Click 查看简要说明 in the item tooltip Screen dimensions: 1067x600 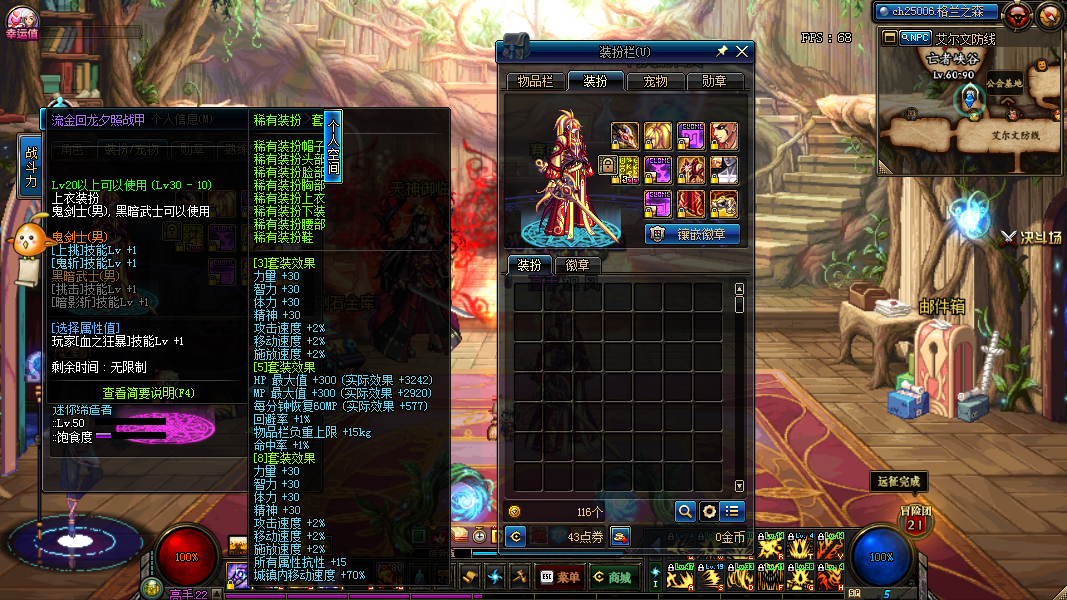pyautogui.click(x=150, y=393)
